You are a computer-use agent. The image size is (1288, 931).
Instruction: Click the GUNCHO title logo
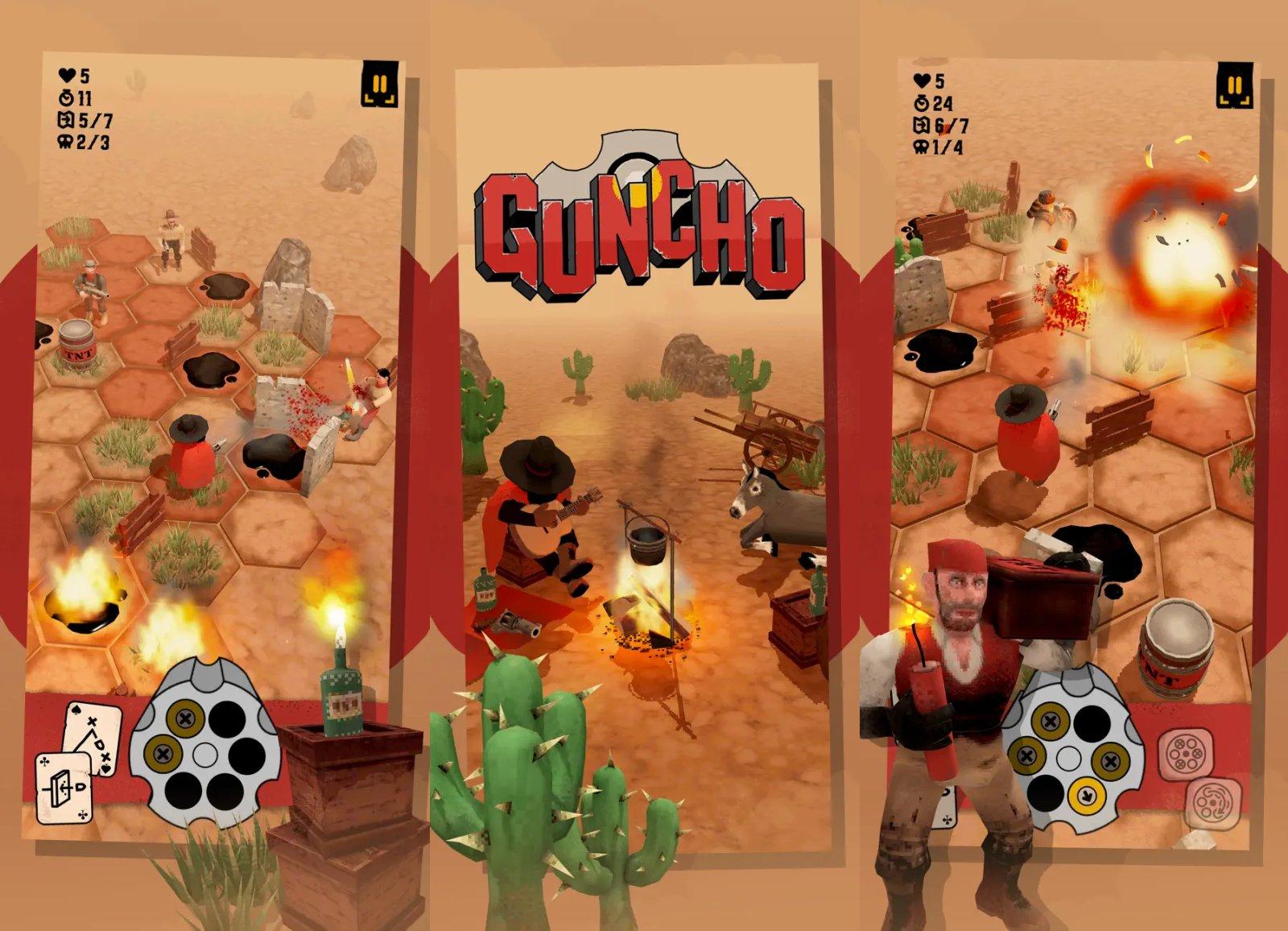click(x=644, y=217)
